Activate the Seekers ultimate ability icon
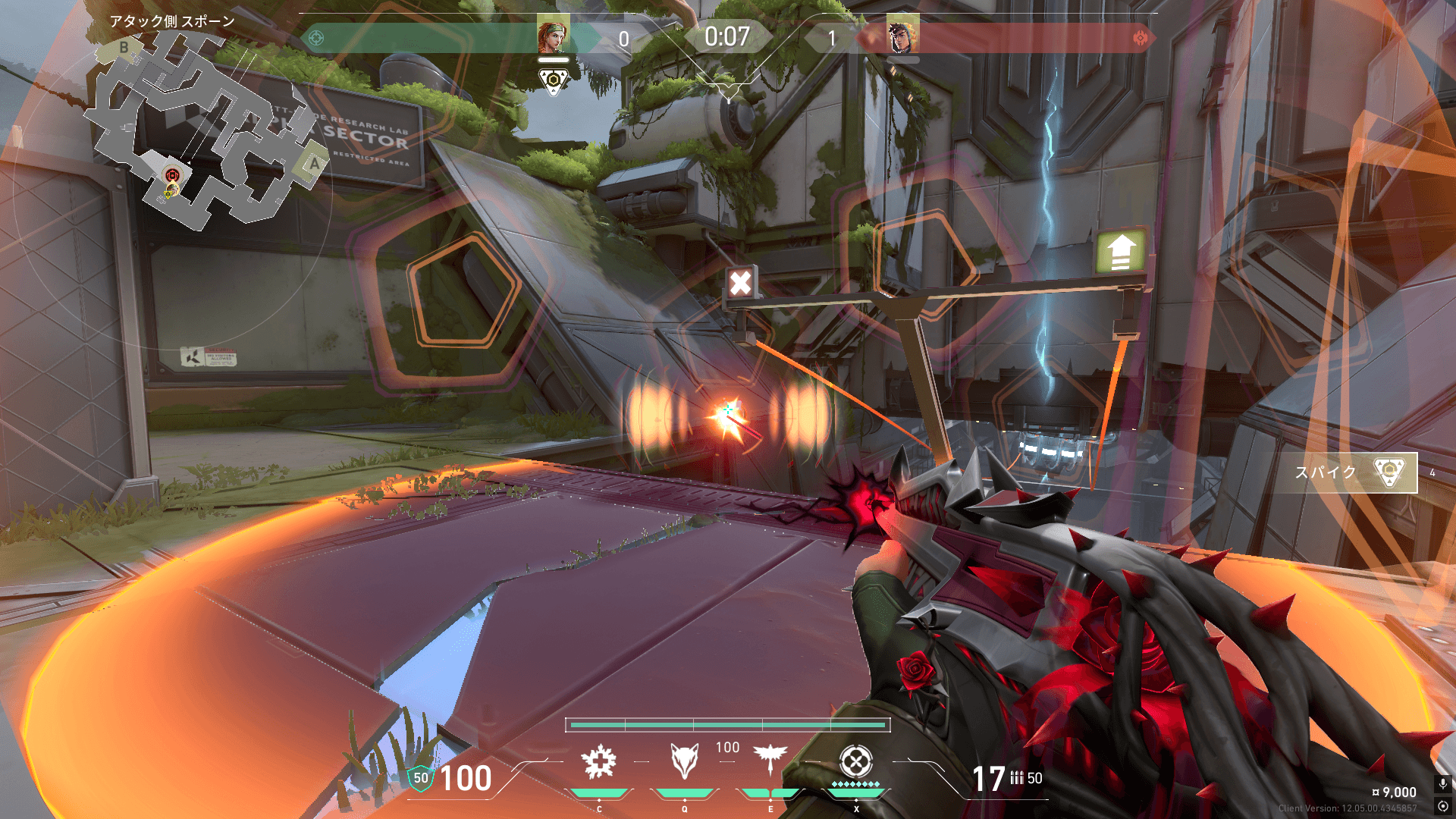 856,761
